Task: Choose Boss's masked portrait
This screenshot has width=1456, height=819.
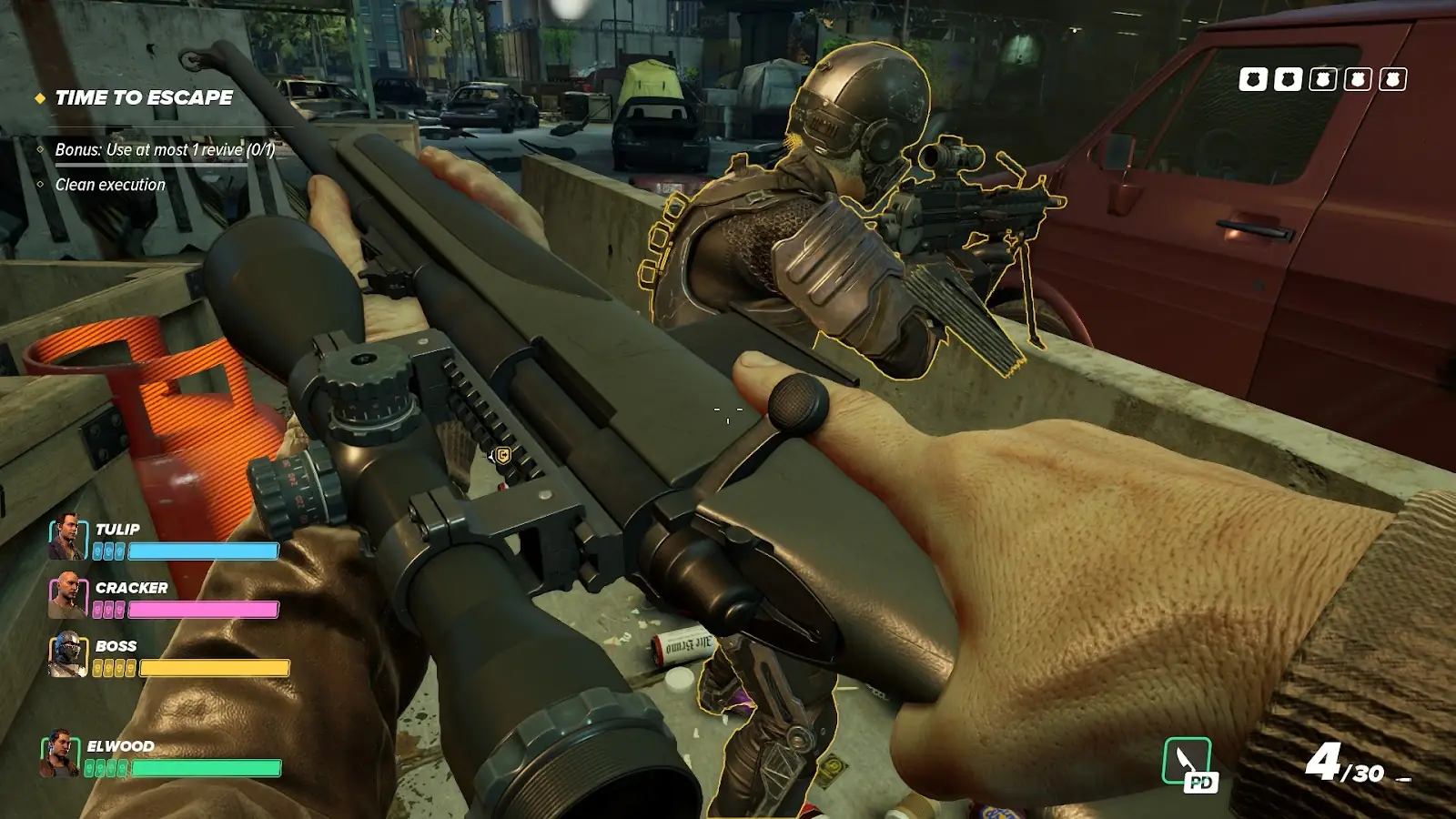Action: [x=68, y=654]
